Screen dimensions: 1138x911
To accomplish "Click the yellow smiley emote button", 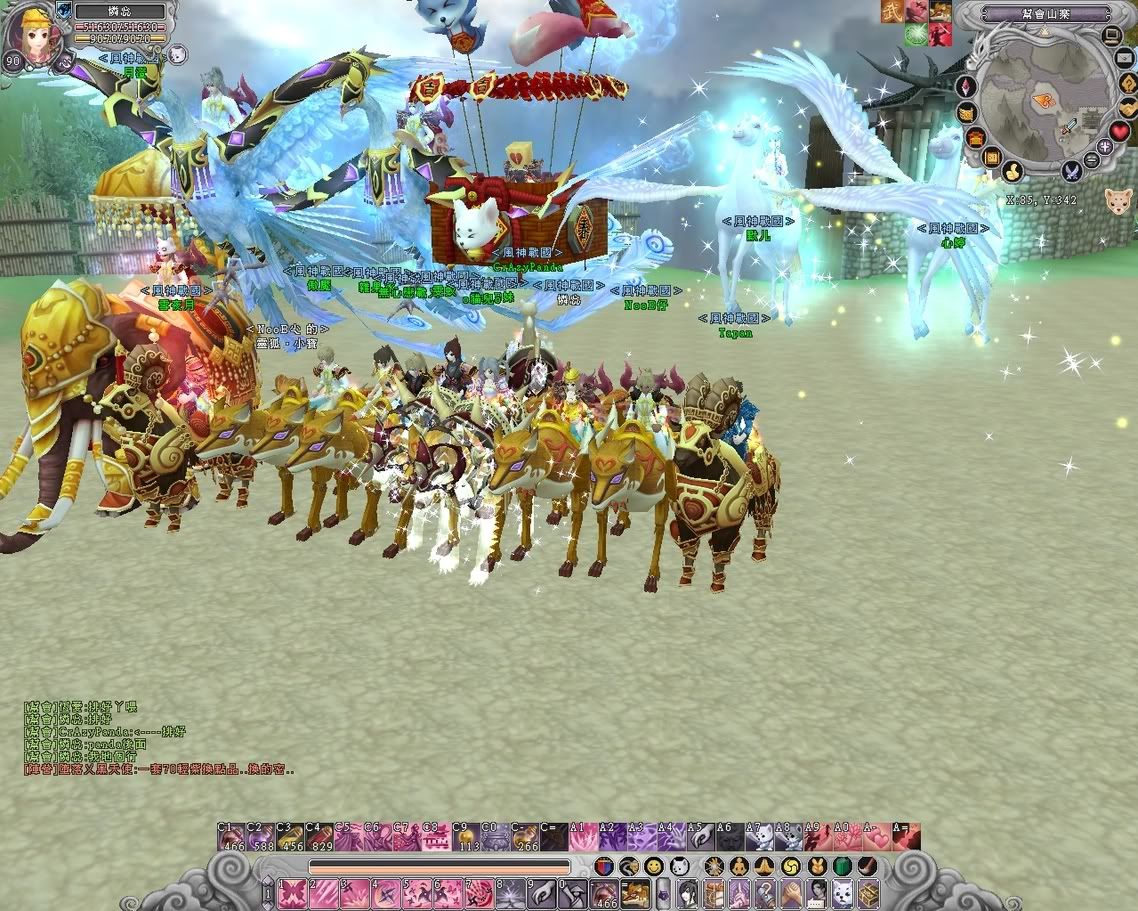I will [x=653, y=866].
